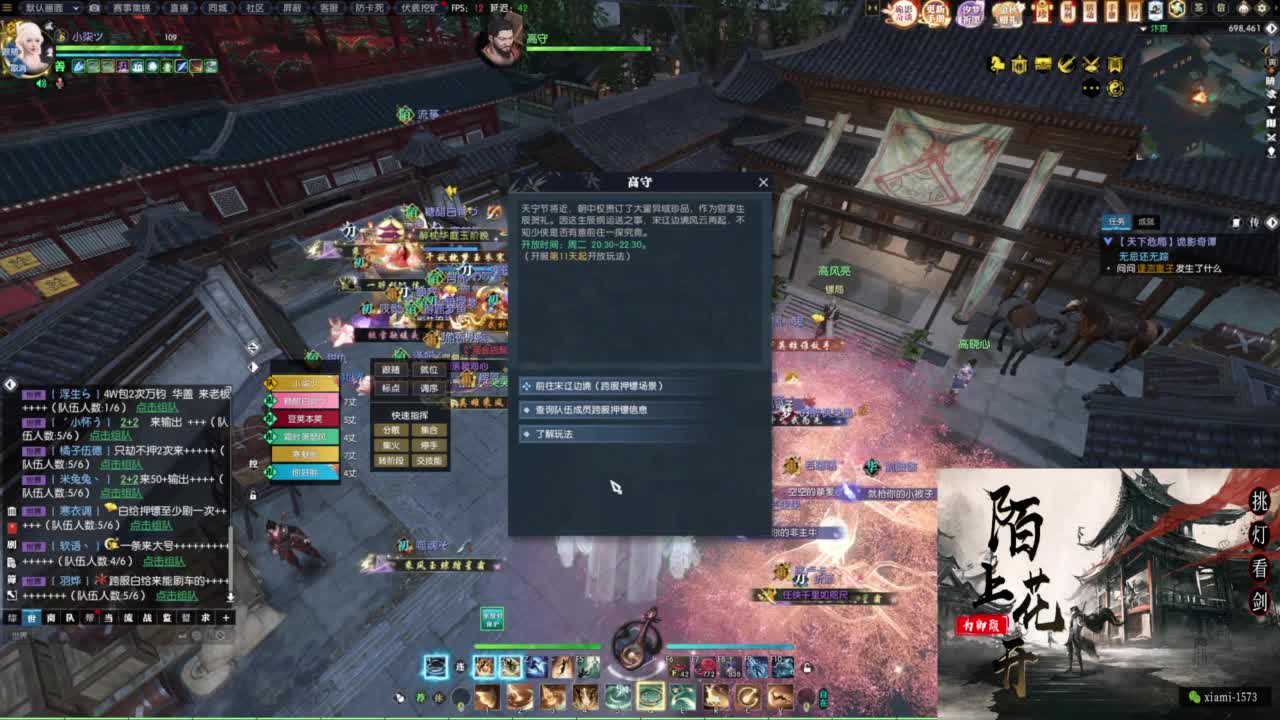Toggle the lock icon next to the skill bar
The width and height of the screenshot is (1280, 720).
click(x=807, y=667)
